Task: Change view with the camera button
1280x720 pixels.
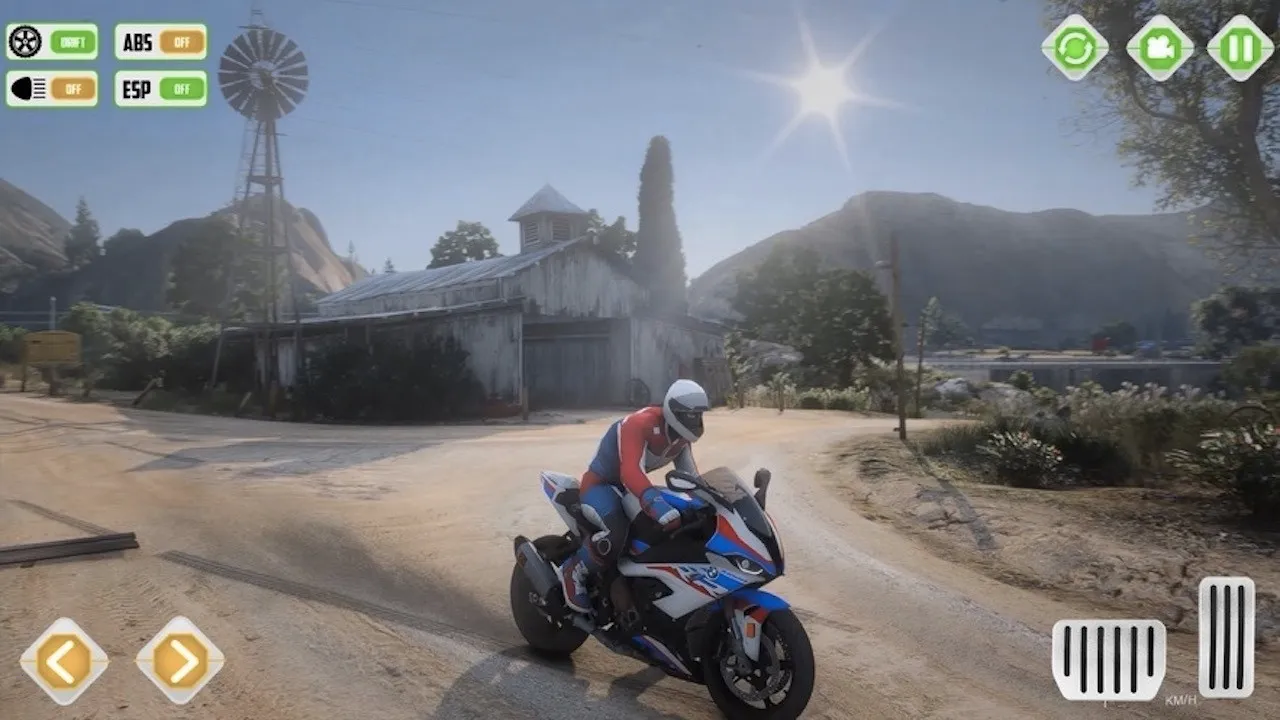Action: (x=1160, y=48)
